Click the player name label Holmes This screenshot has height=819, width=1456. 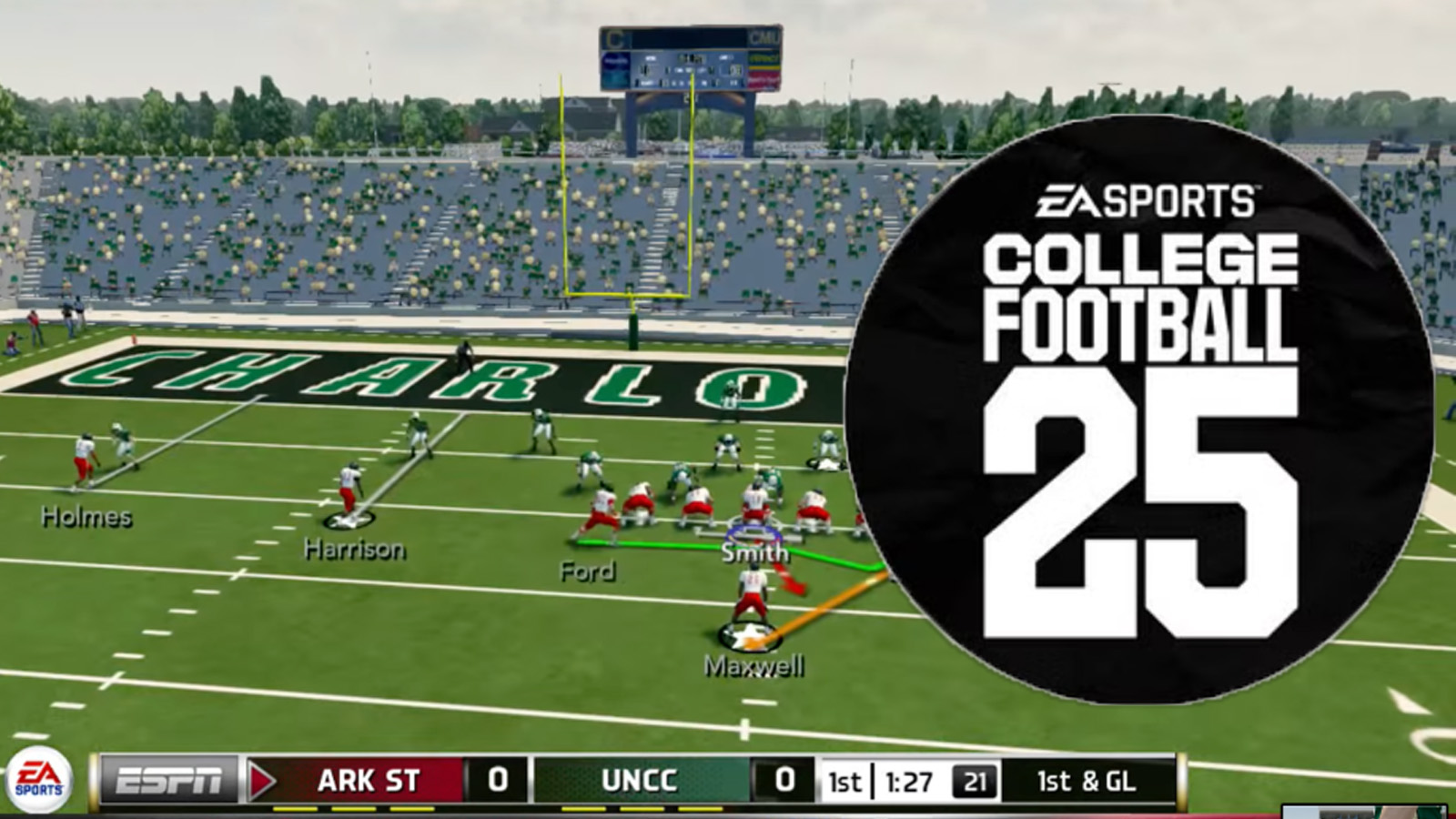pos(86,519)
